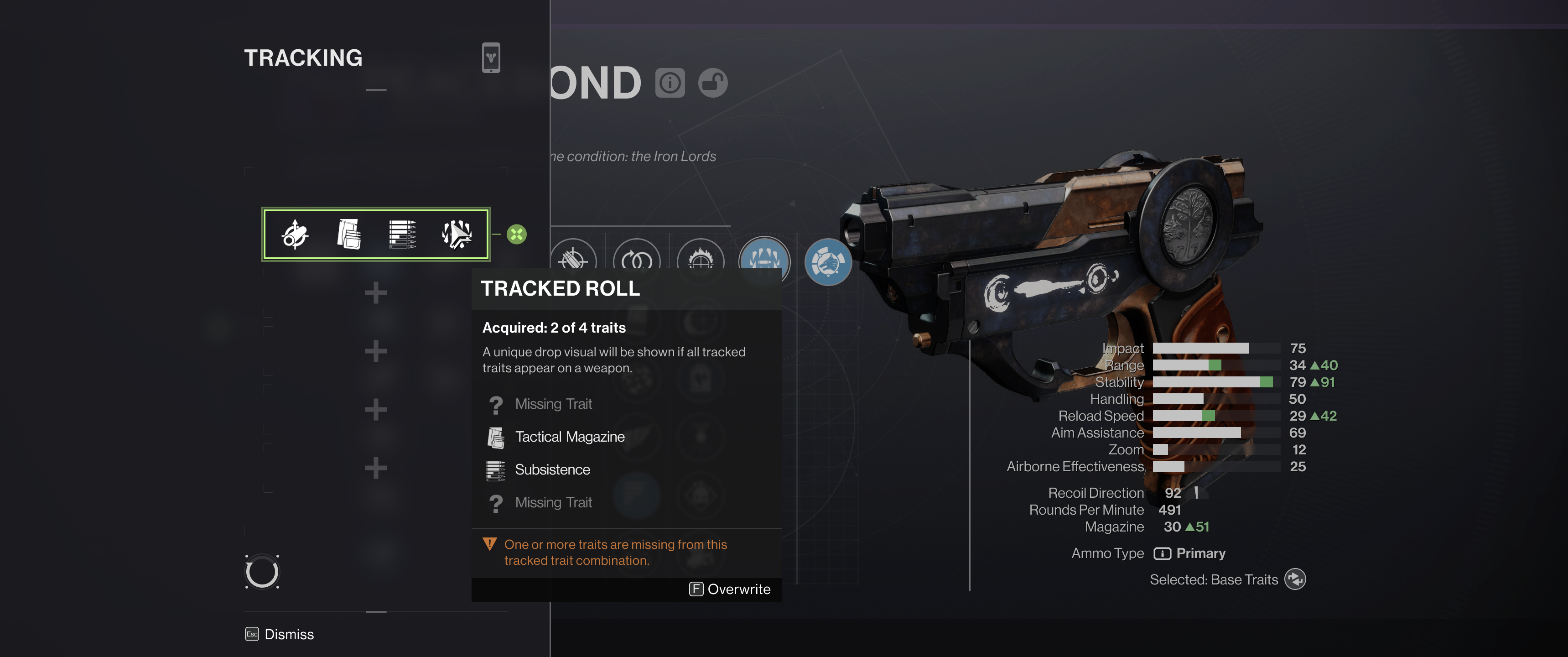Viewport: 1568px width, 657px height.
Task: Dismiss the Tracking panel
Action: [x=280, y=635]
